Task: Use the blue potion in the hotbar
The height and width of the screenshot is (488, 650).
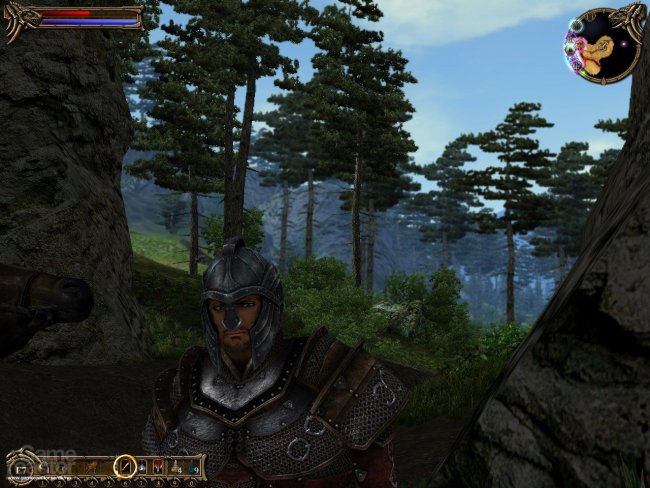Action: pyautogui.click(x=142, y=465)
